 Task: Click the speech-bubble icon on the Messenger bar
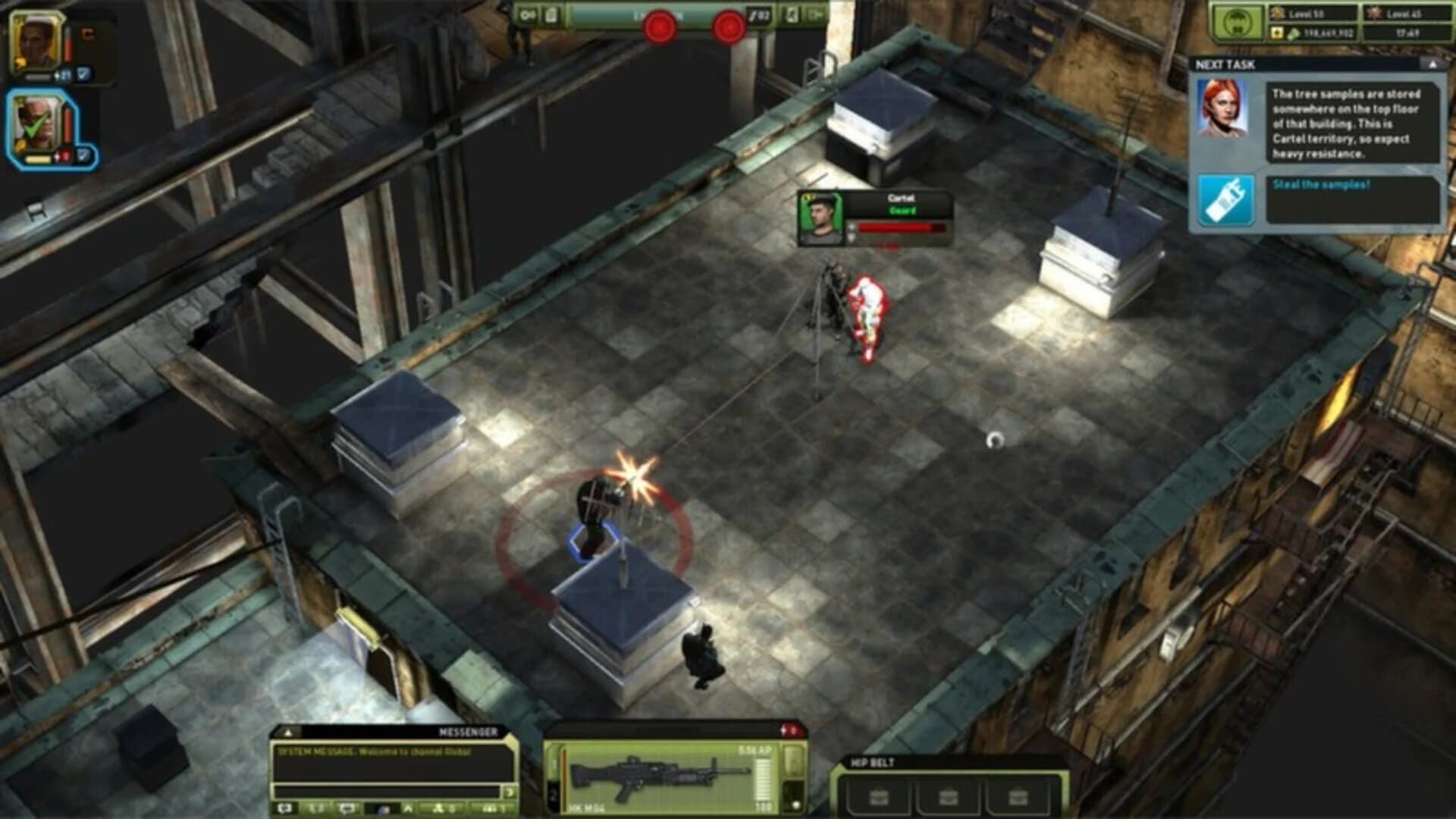point(347,809)
